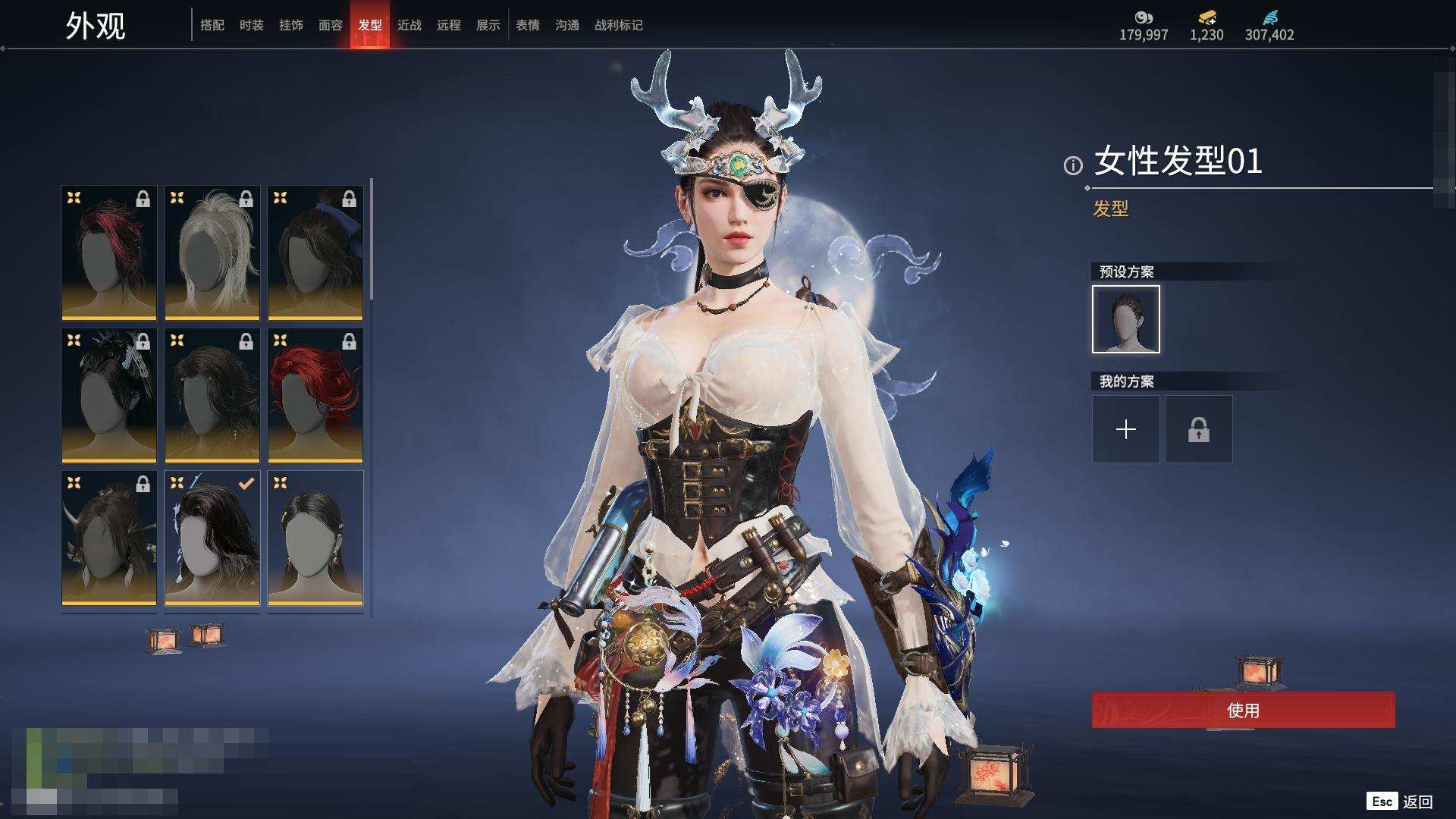
Task: Select the 挂饰 tab
Action: 290,25
